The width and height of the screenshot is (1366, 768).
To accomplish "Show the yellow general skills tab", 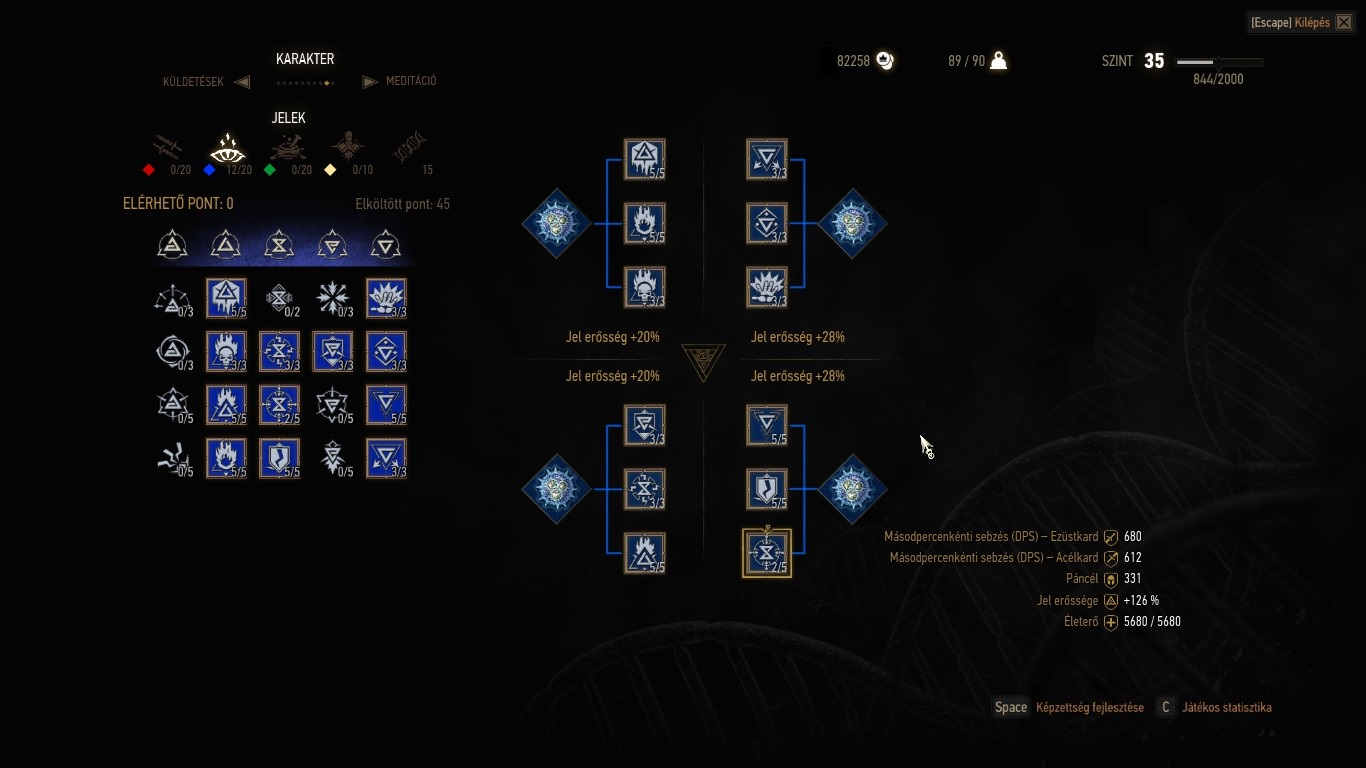I will [x=348, y=150].
